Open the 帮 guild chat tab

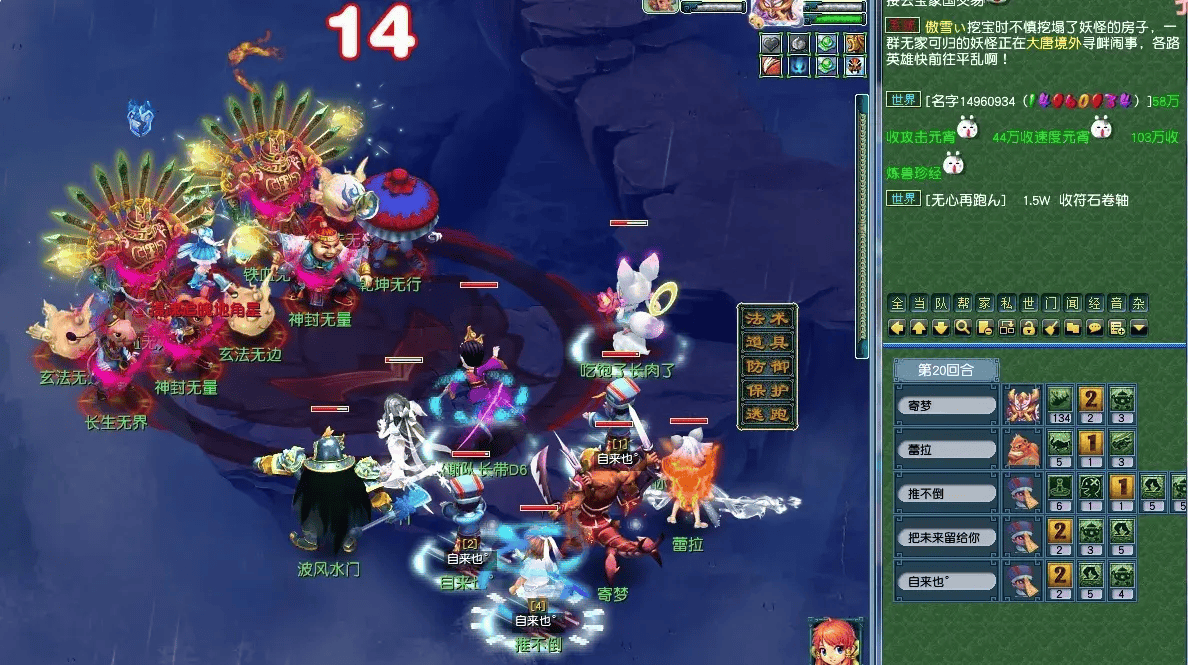coord(962,304)
